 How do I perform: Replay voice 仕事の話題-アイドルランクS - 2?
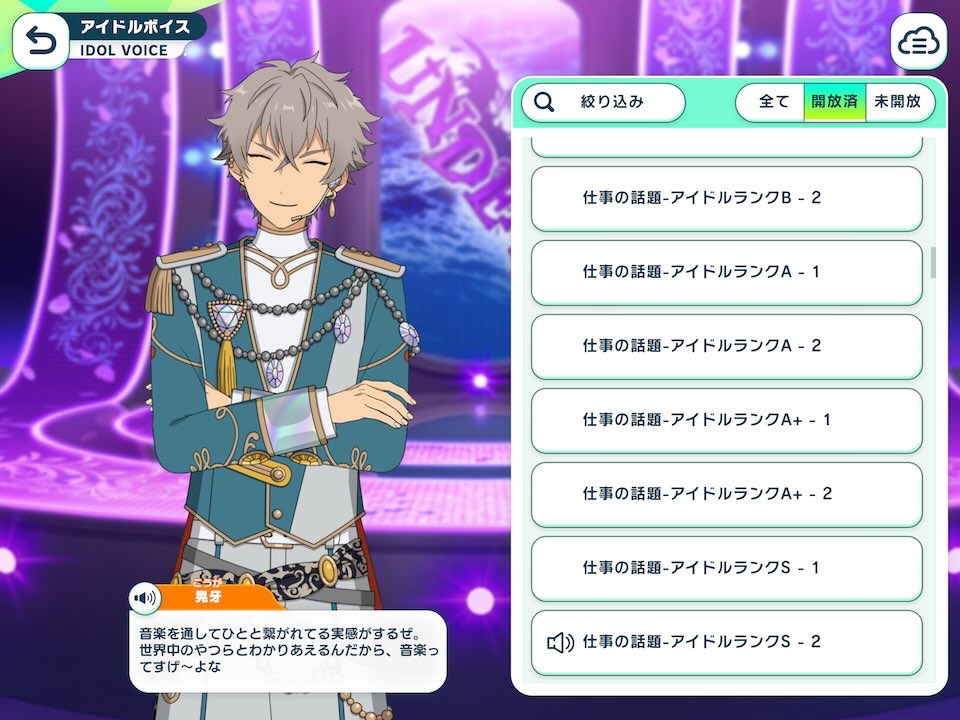726,642
